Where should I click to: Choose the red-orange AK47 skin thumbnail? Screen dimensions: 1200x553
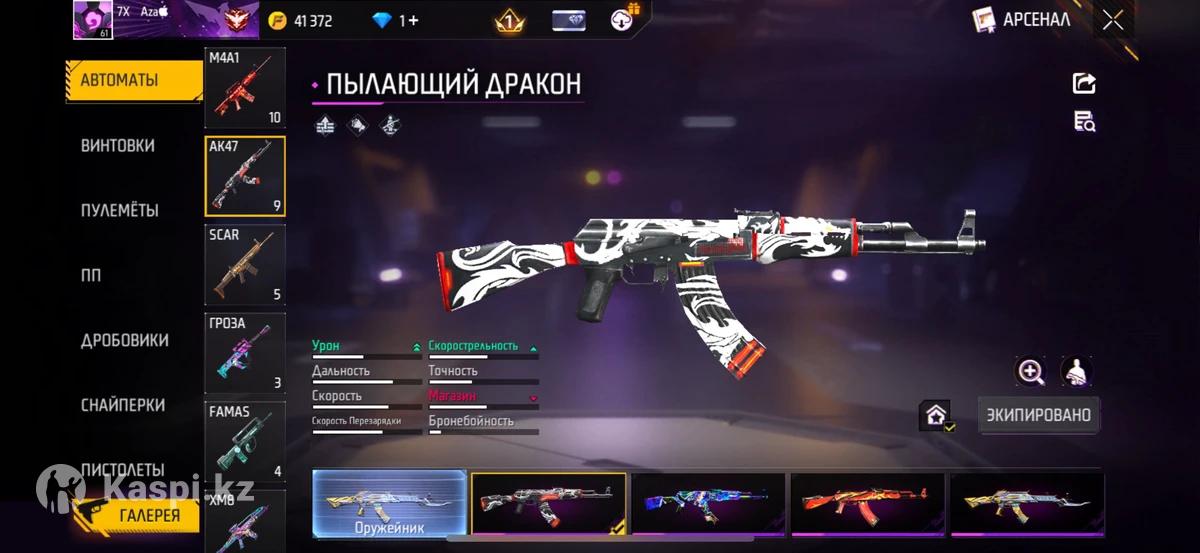[867, 503]
